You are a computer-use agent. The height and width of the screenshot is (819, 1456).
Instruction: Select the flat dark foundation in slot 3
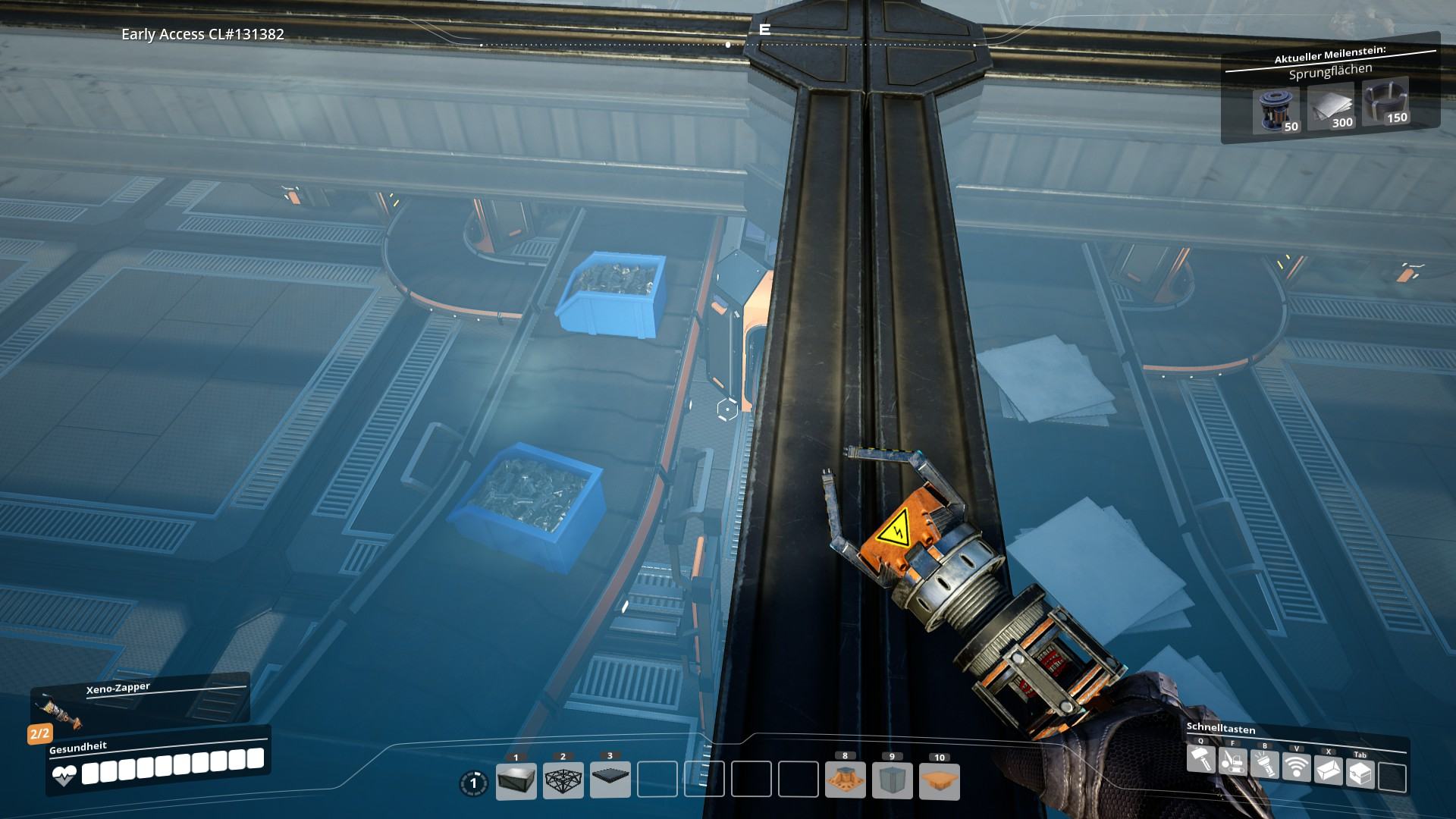click(x=610, y=780)
